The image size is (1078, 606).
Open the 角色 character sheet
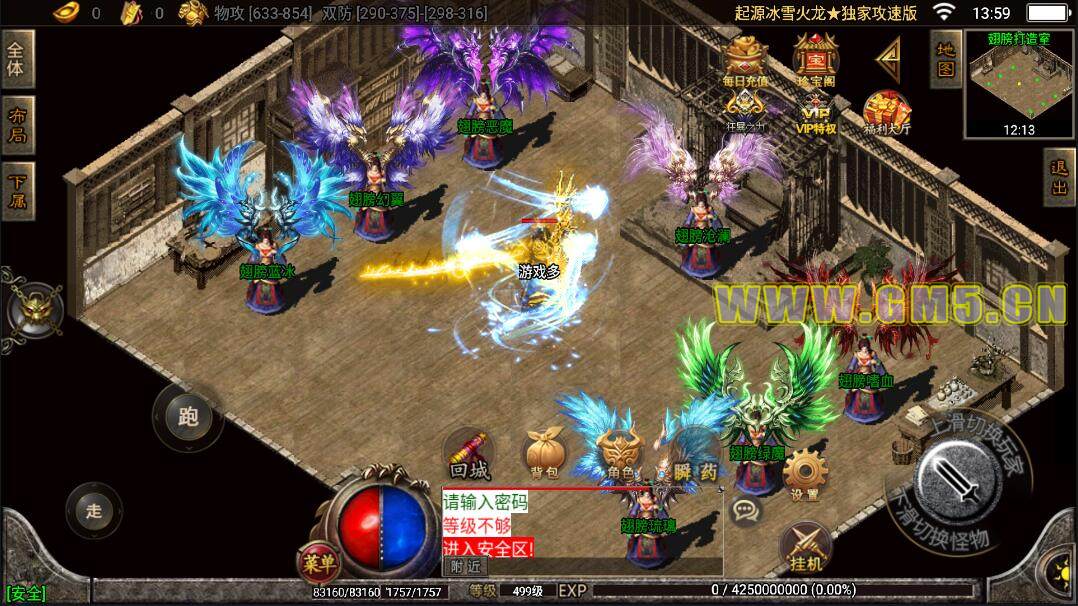pos(619,456)
